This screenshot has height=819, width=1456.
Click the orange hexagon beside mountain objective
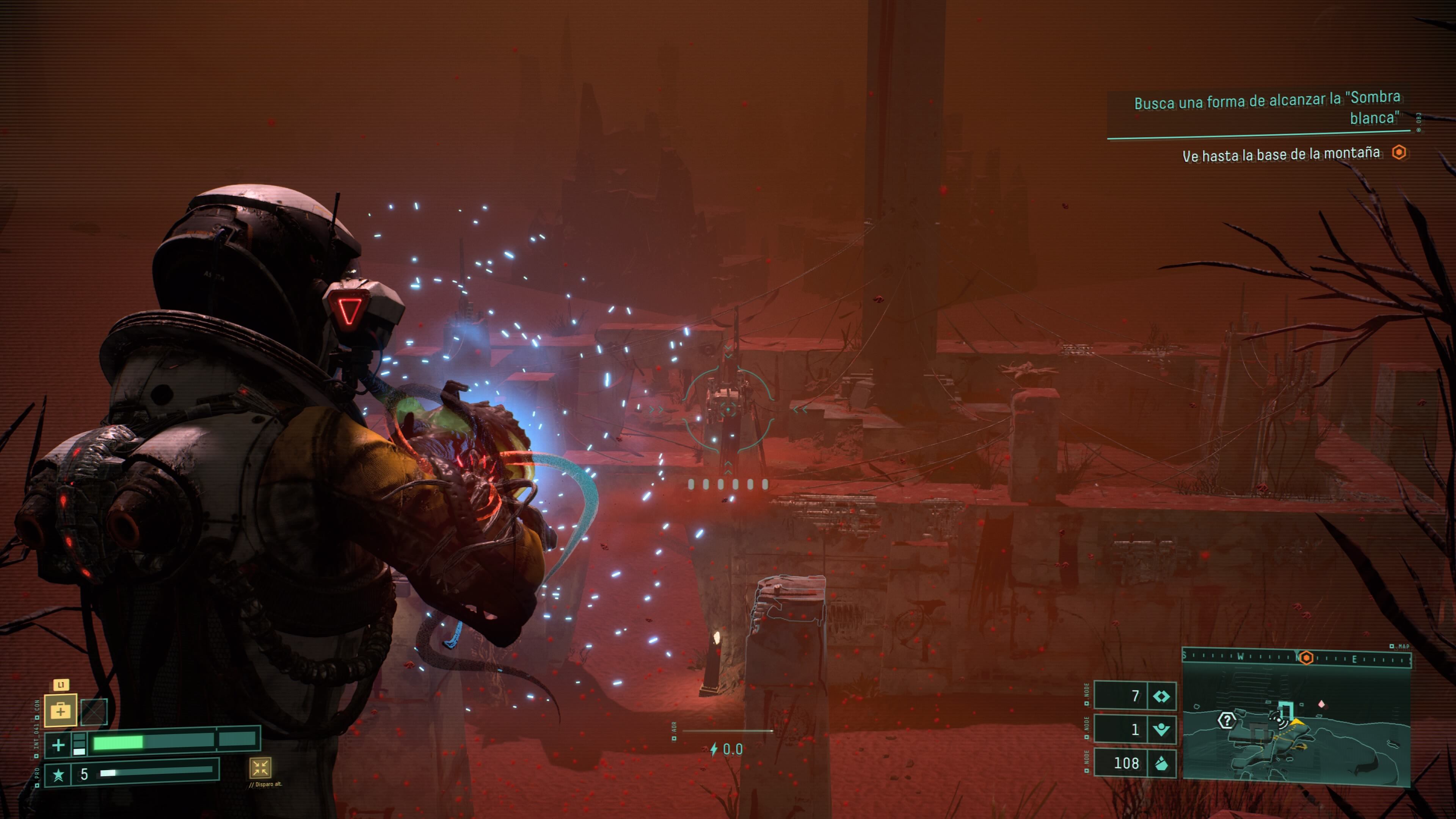[x=1399, y=152]
